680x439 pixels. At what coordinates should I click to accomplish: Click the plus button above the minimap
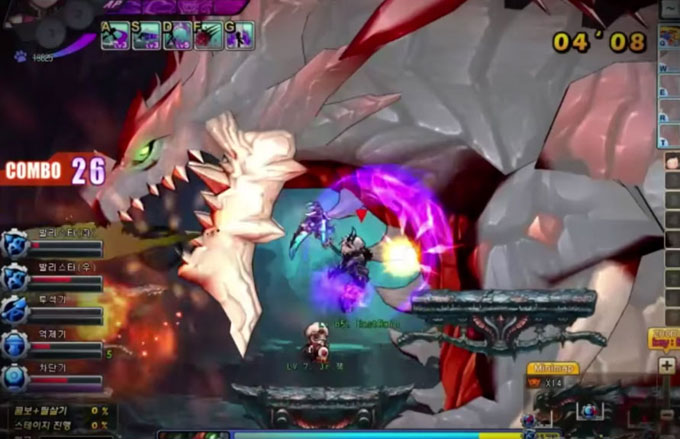pyautogui.click(x=667, y=366)
